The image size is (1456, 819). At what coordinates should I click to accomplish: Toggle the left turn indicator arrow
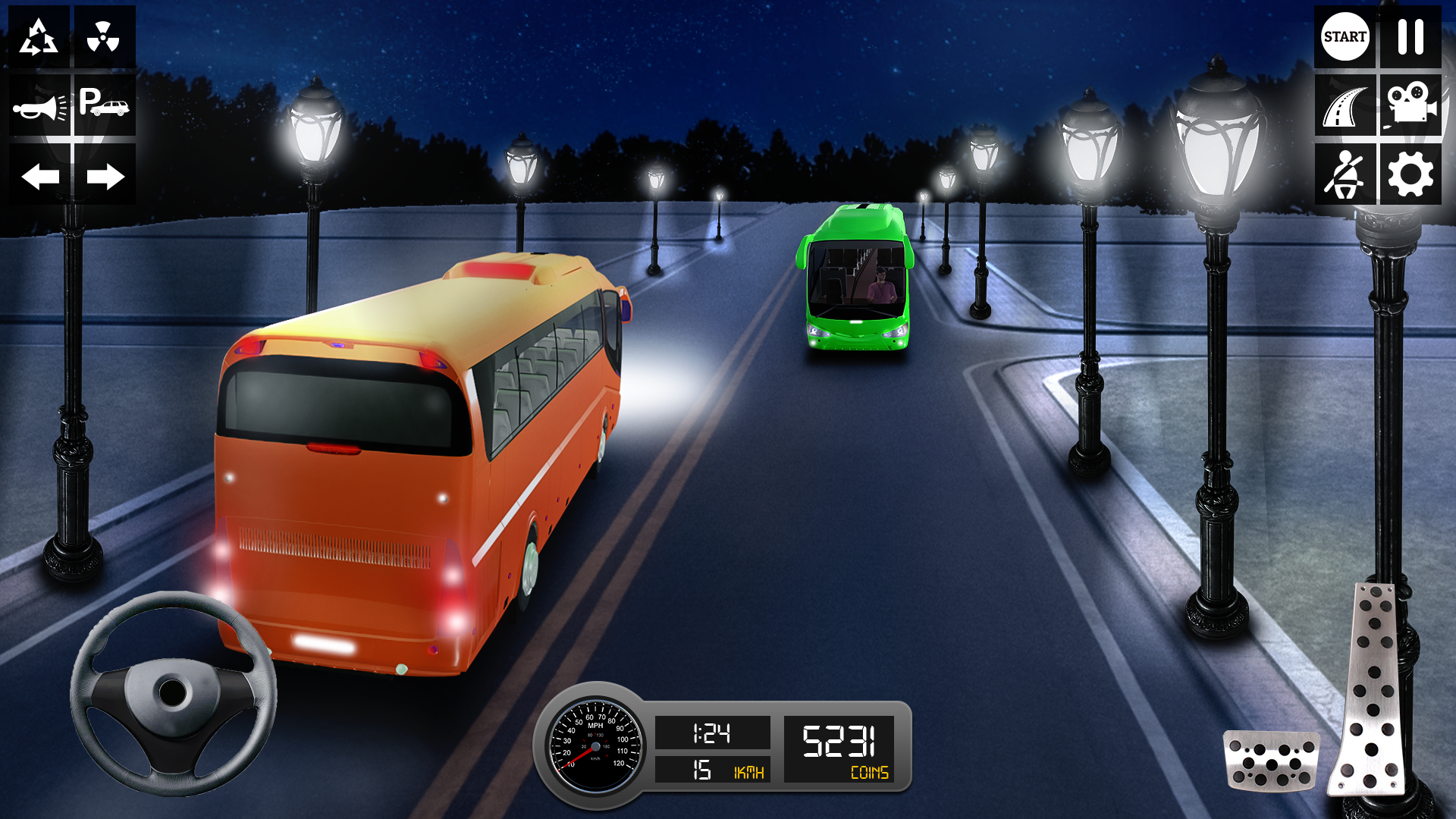[x=39, y=176]
